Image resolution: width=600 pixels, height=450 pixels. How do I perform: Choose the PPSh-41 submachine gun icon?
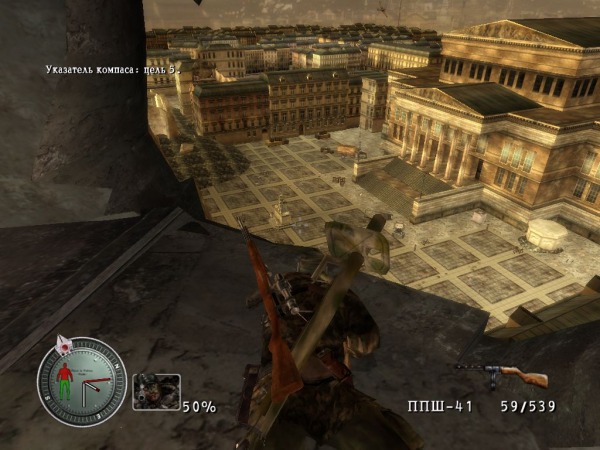click(x=502, y=375)
